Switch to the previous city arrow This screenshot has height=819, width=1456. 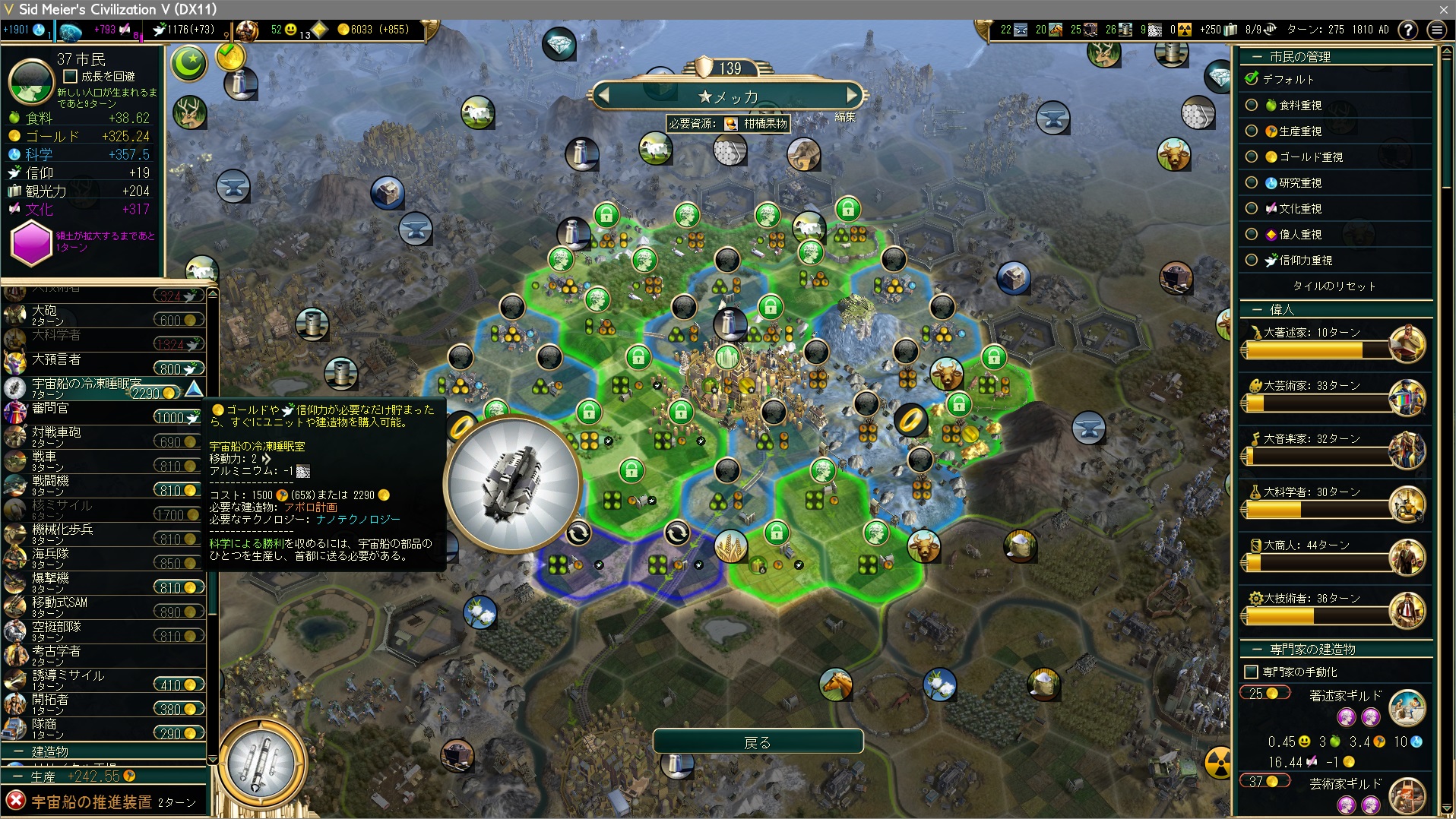point(604,96)
